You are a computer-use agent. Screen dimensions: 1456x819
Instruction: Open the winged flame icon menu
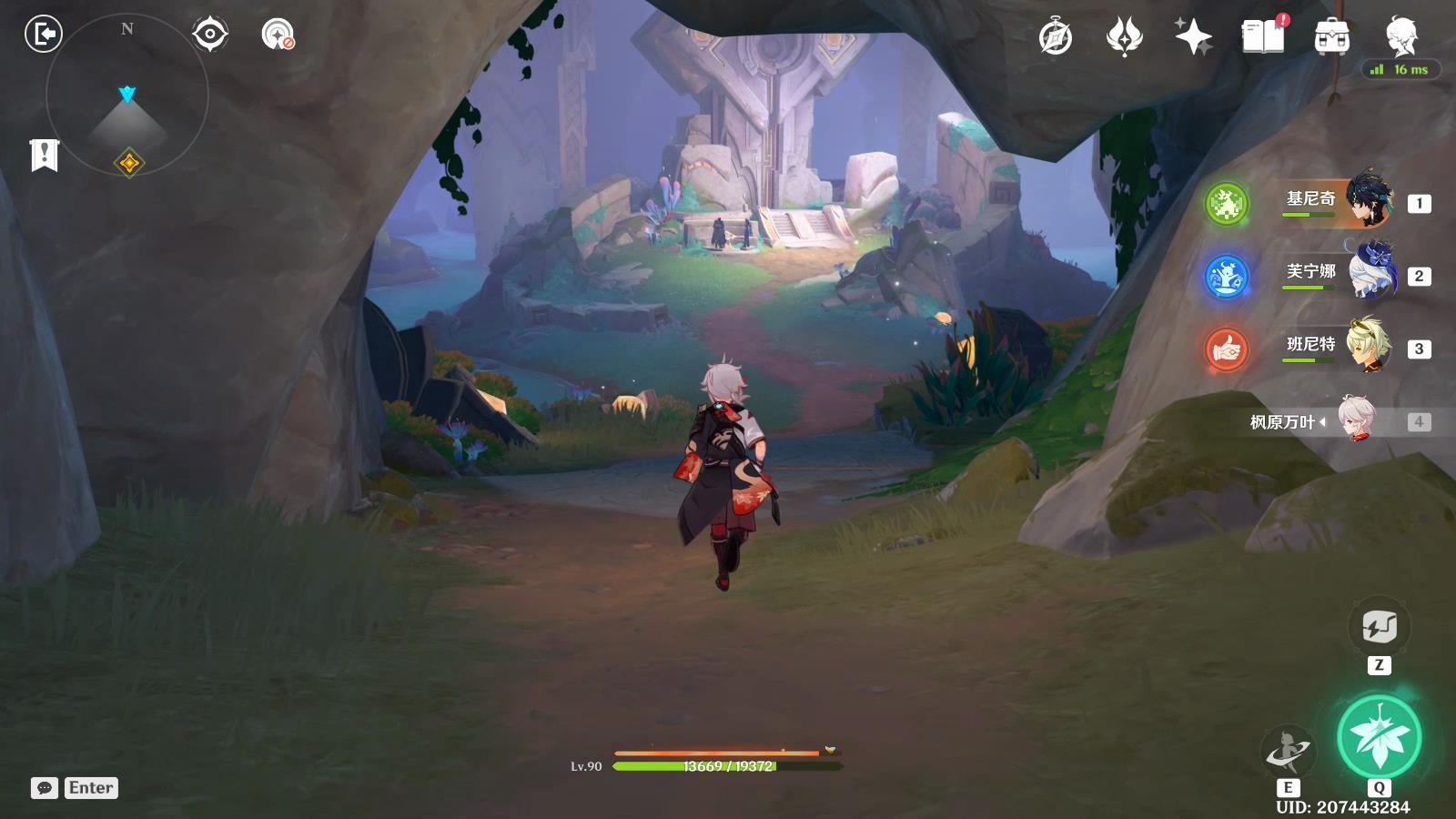[1125, 37]
